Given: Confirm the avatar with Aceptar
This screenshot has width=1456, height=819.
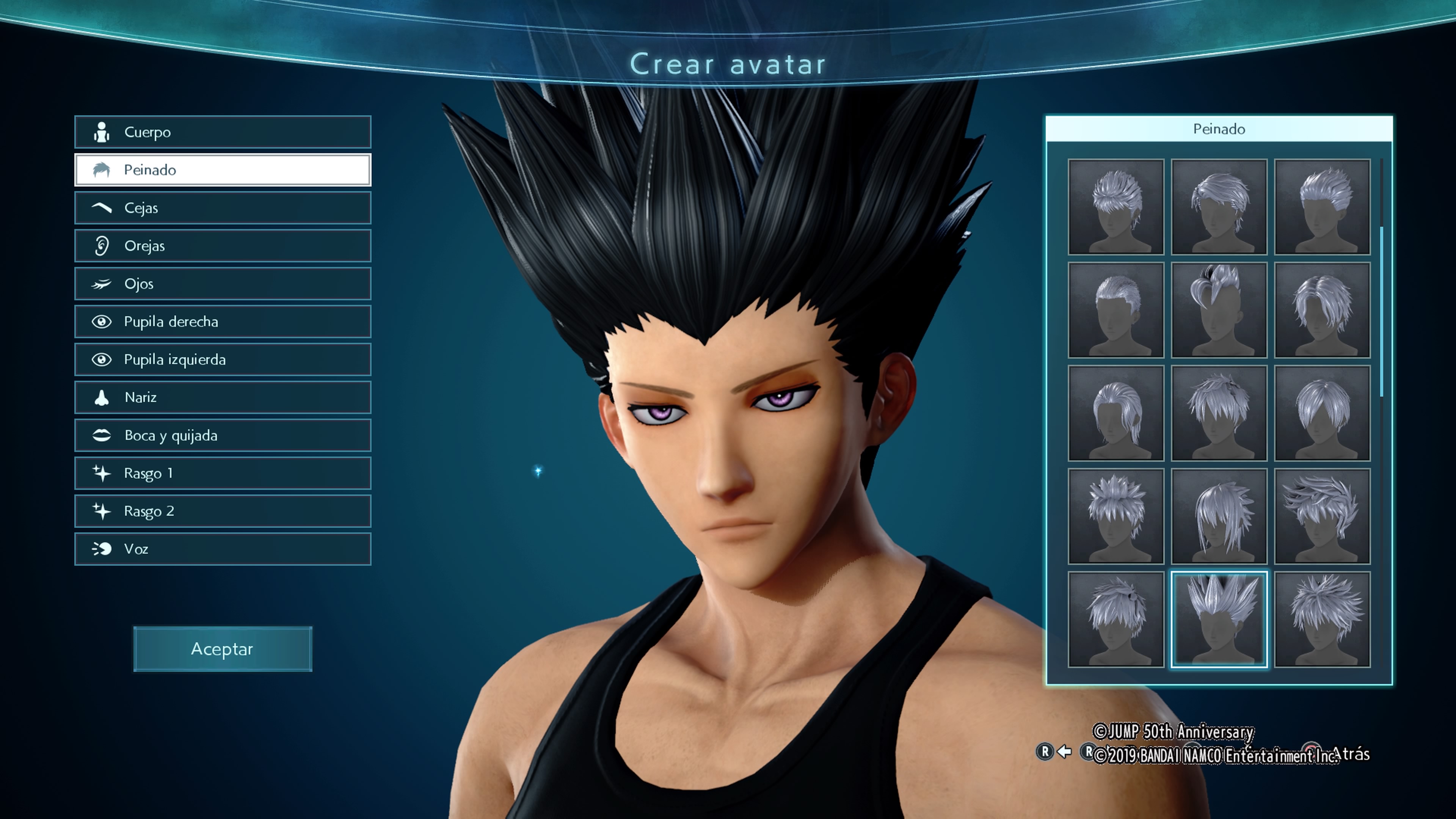Looking at the screenshot, I should [223, 649].
